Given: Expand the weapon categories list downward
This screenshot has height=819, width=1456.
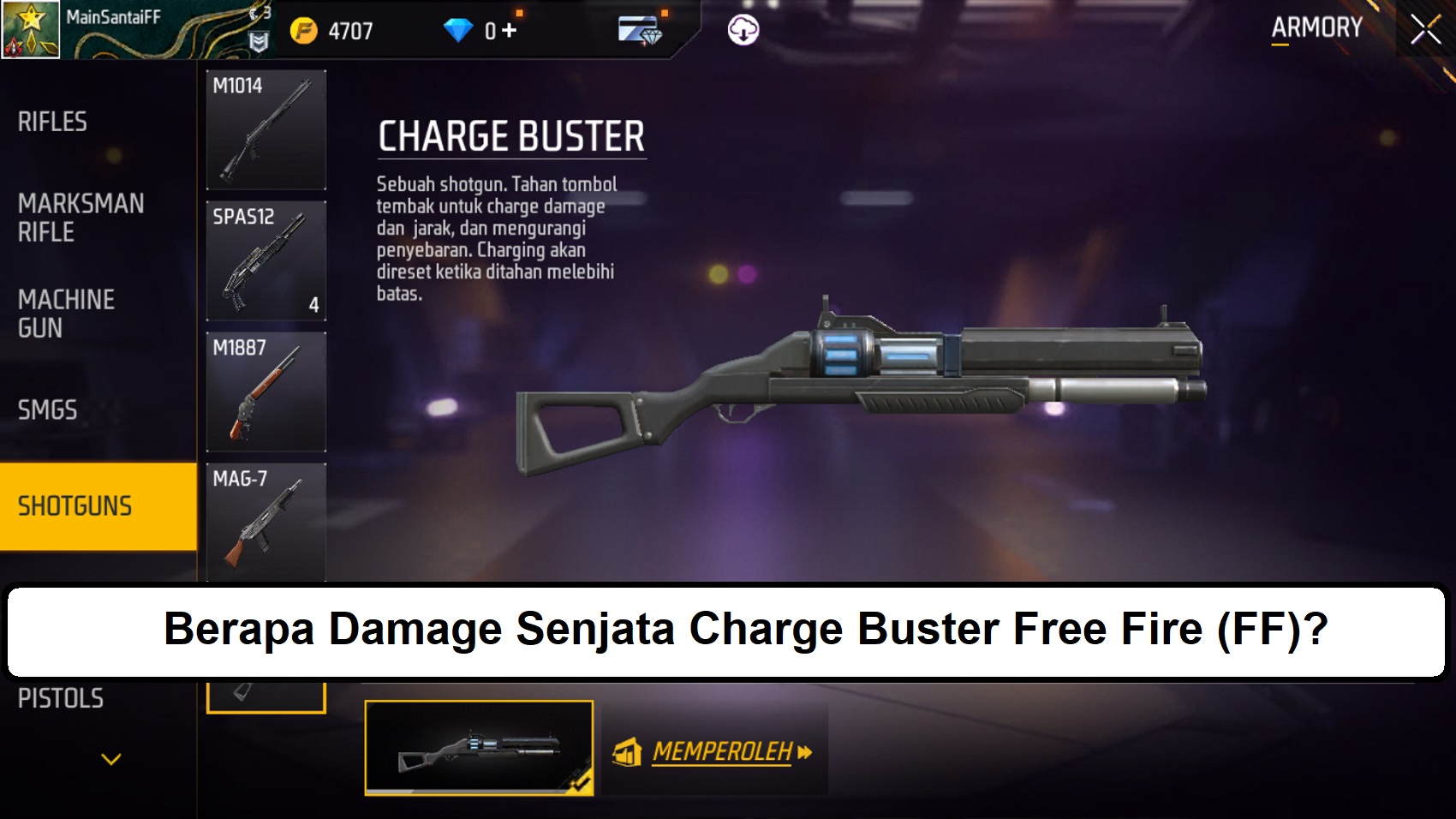Looking at the screenshot, I should pyautogui.click(x=109, y=757).
